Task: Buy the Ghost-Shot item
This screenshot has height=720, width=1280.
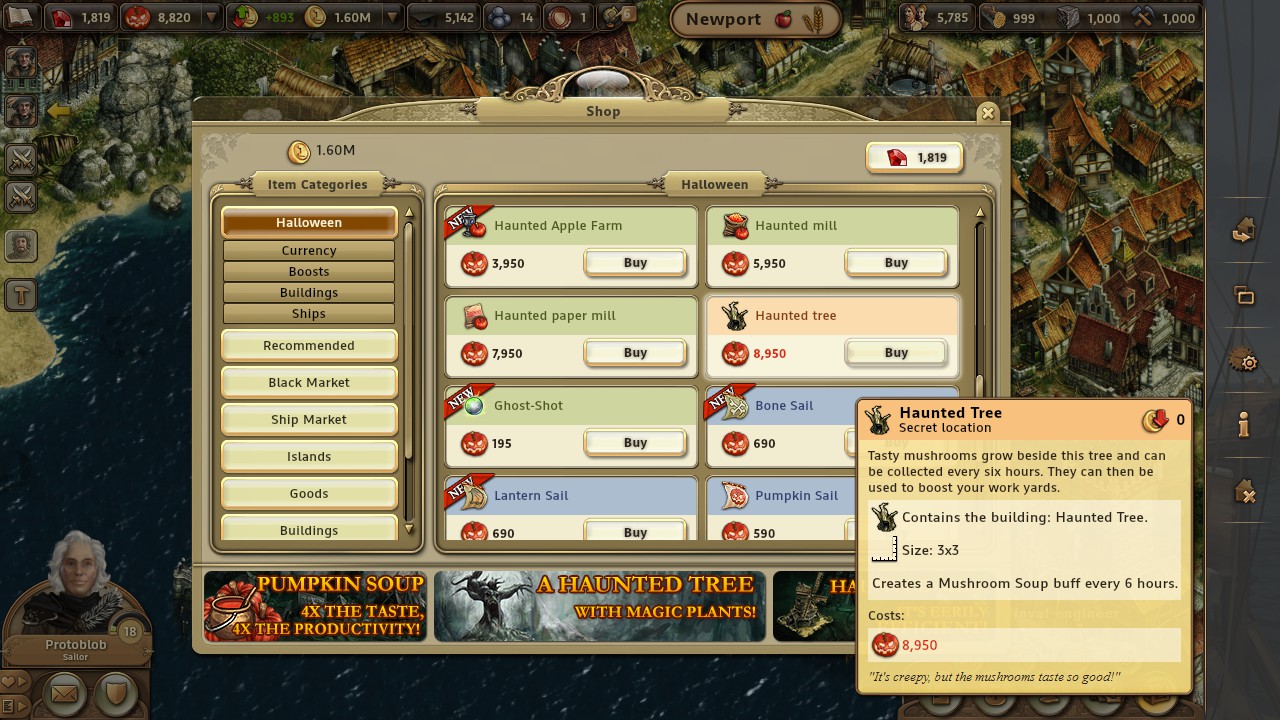Action: 635,442
